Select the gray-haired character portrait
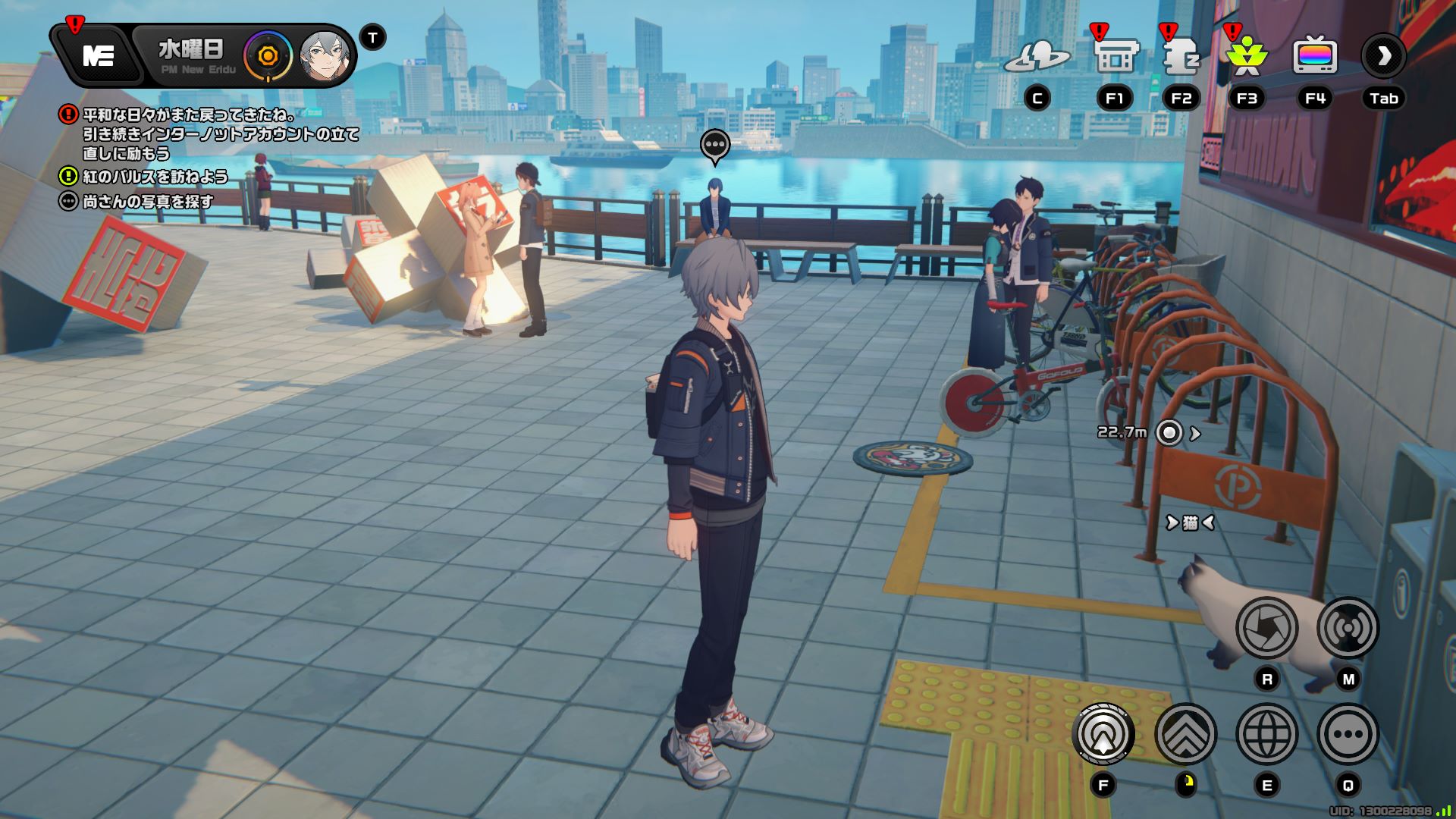Screen dimensions: 1456x819 (325, 56)
